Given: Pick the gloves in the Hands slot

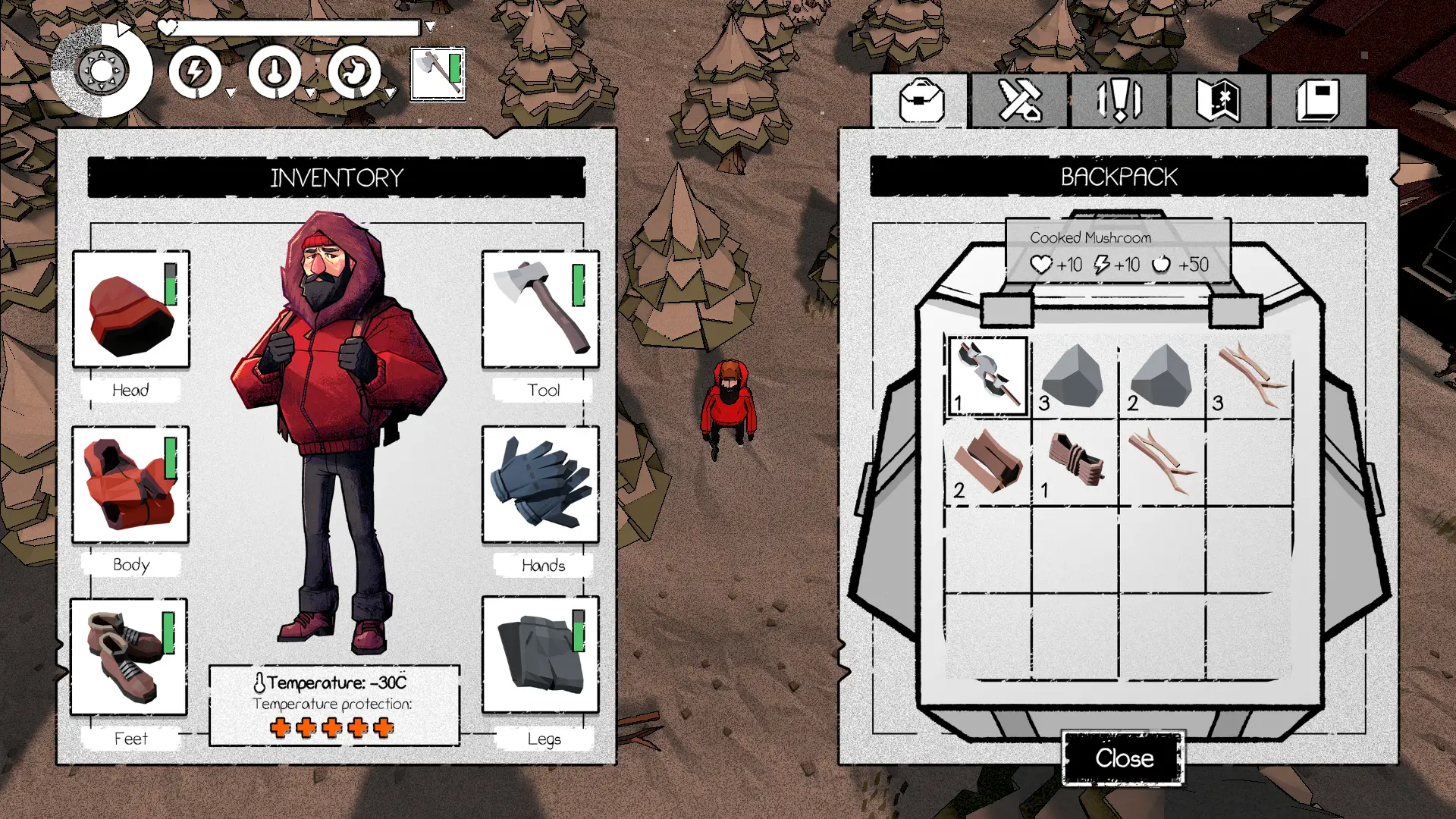Looking at the screenshot, I should pos(540,484).
